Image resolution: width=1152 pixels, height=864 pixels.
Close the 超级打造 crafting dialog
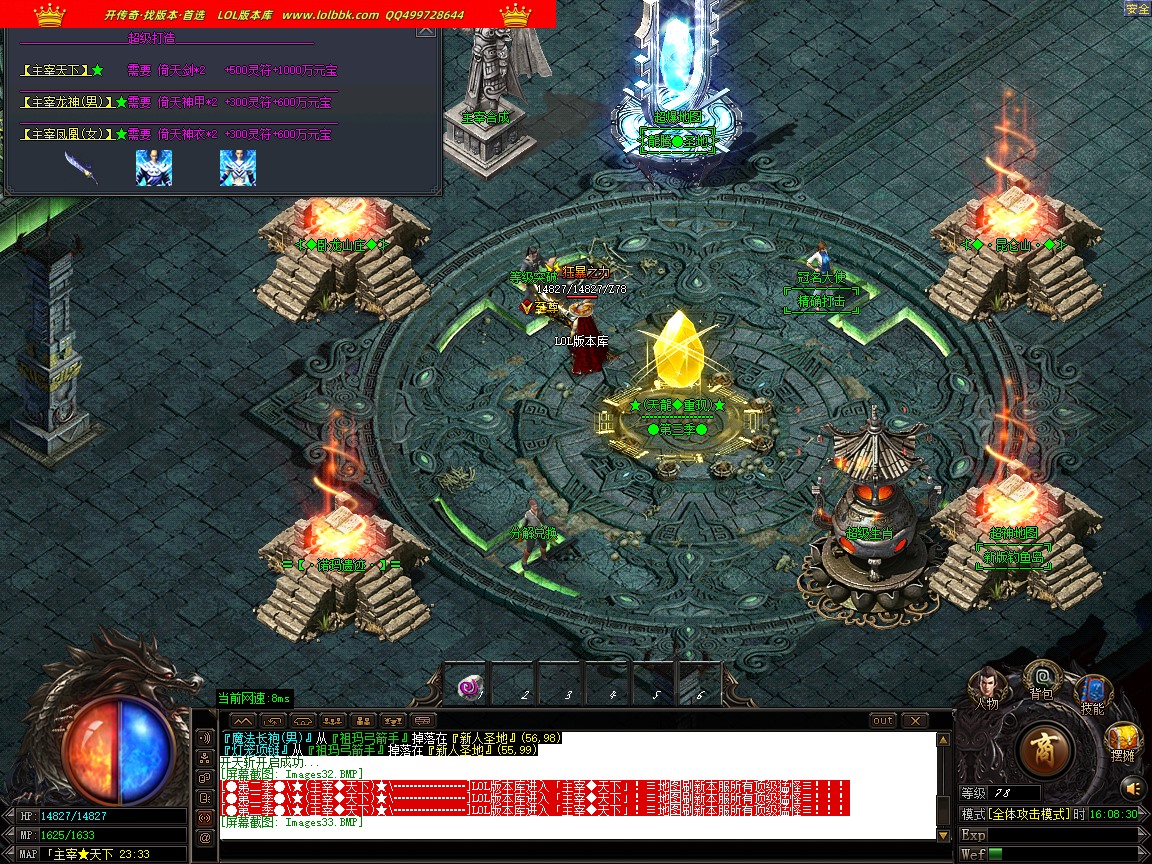pyautogui.click(x=426, y=30)
